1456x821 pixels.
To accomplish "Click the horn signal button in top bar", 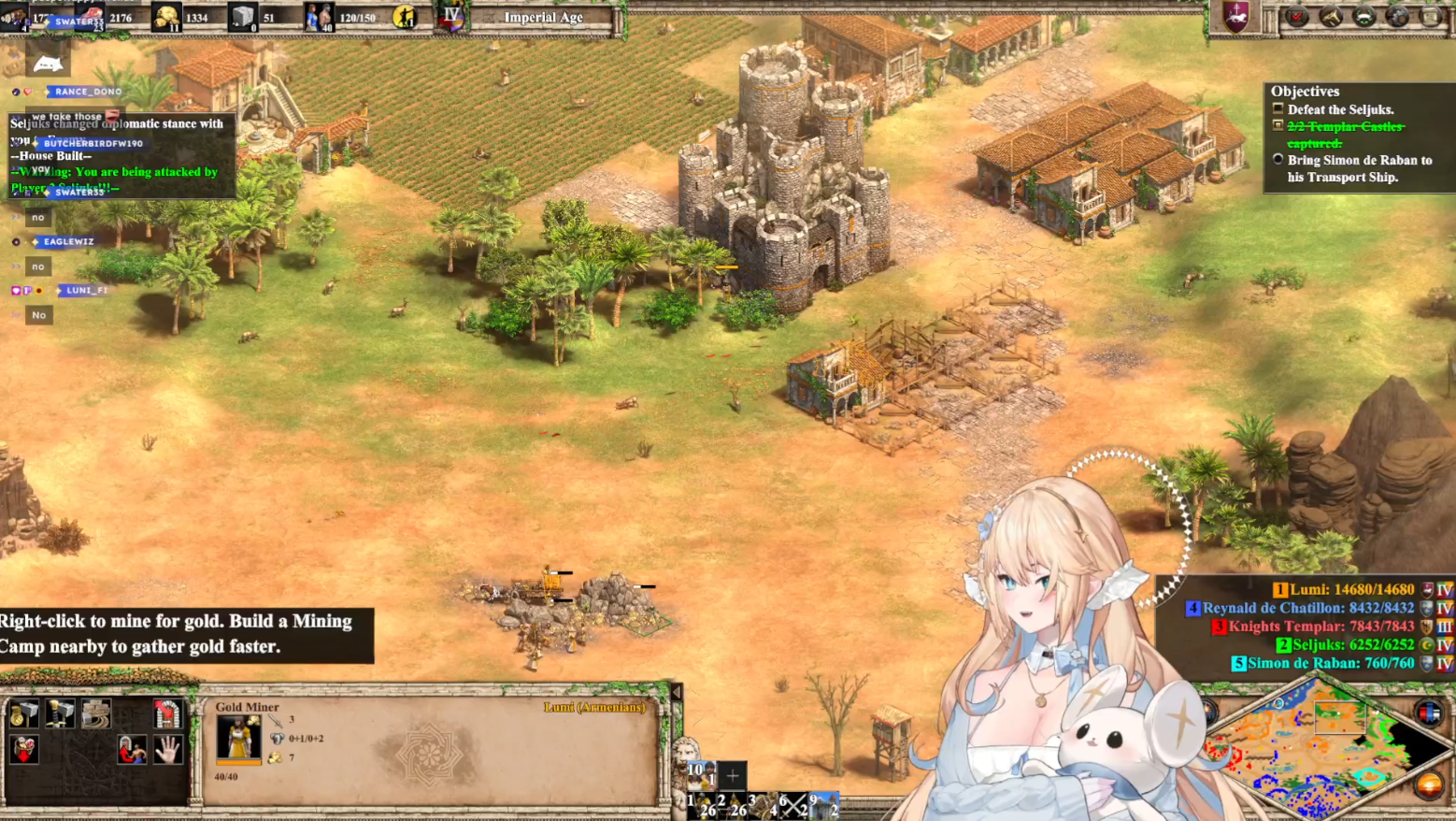I will (1331, 17).
